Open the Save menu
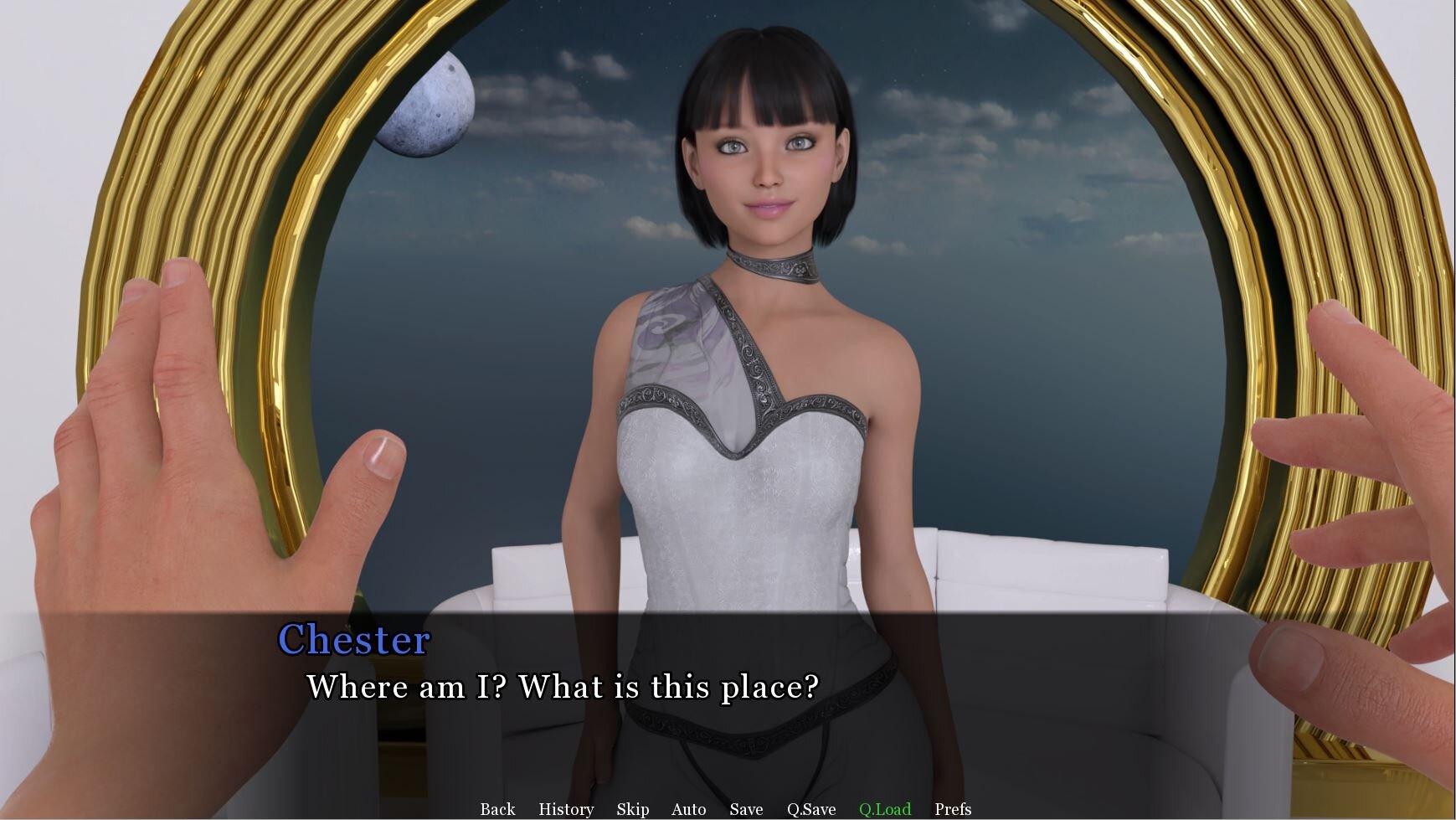Viewport: 1456px width, 820px height. [x=746, y=809]
